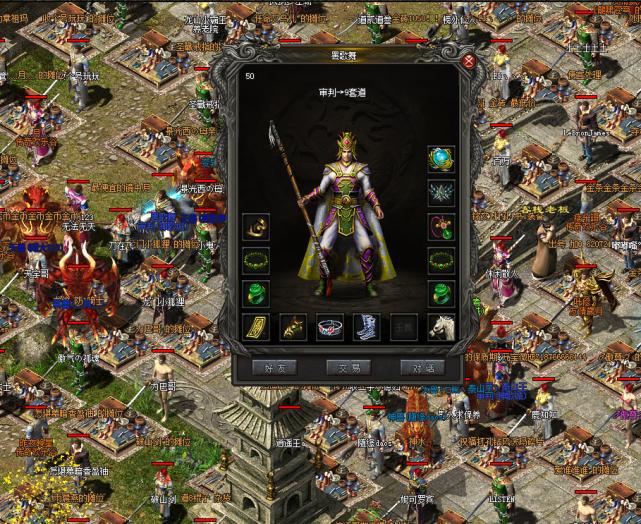641x524 pixels.
Task: Inspect the necklace with green pendant
Action: coord(440,227)
